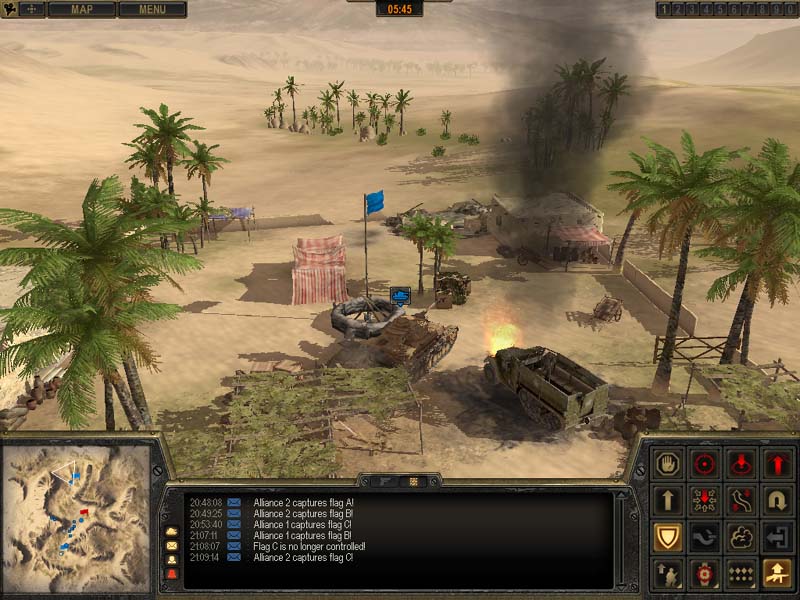
Task: Select the attack-ground red arrow command
Action: pos(741,464)
